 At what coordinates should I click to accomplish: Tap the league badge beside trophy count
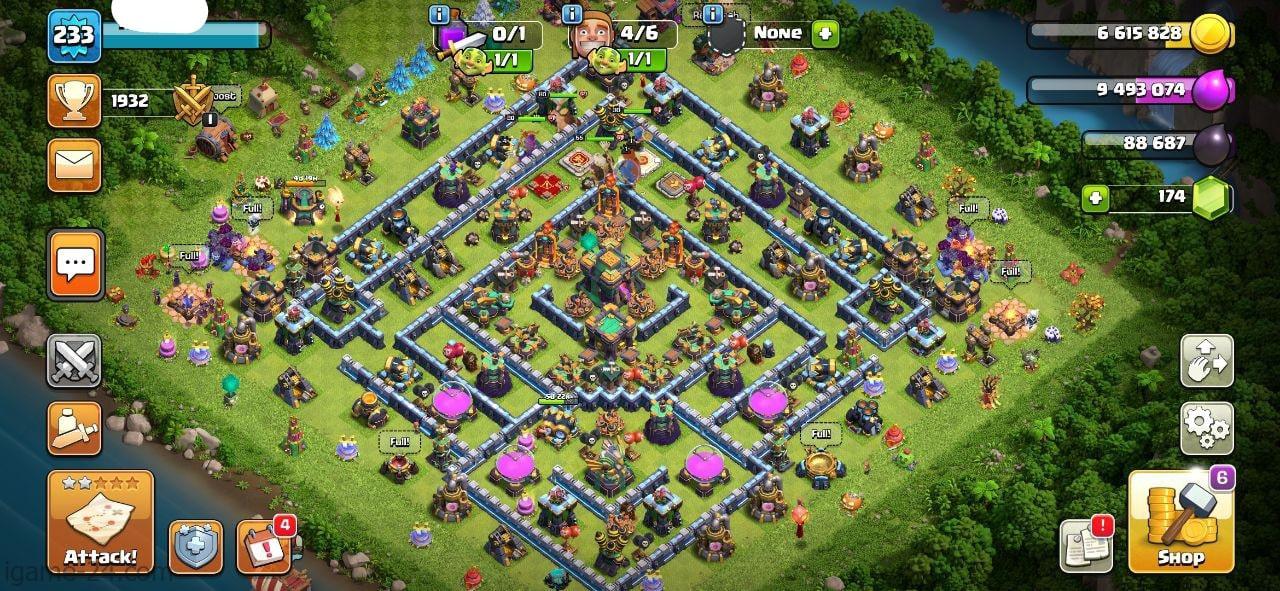coord(192,100)
